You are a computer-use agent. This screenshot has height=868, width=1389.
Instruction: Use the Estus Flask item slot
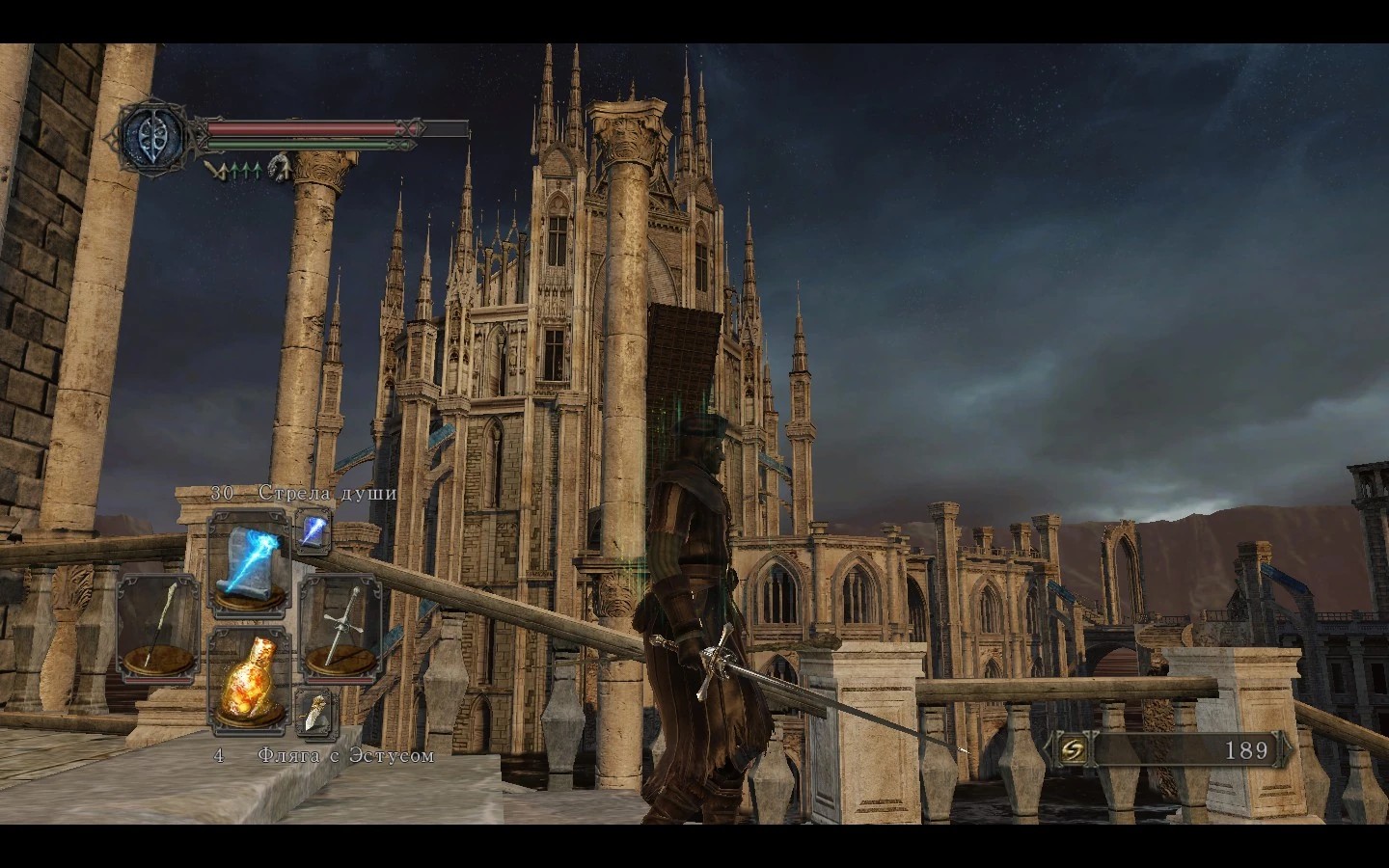pos(249,679)
